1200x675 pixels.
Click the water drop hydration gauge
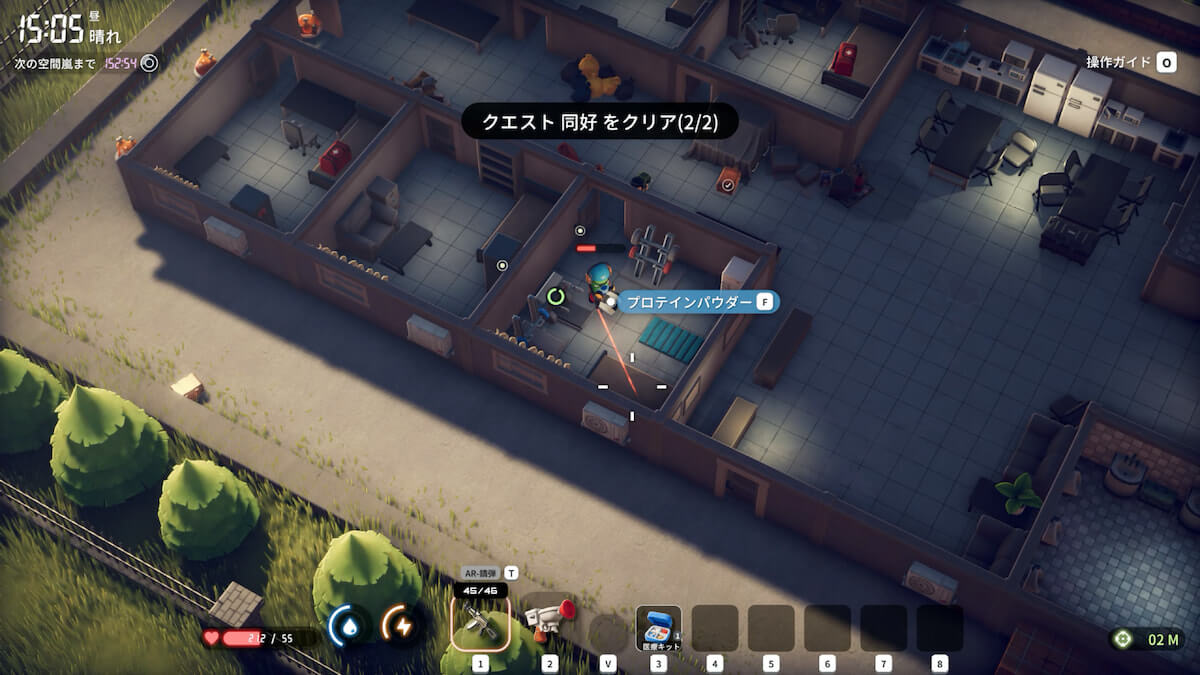pos(350,627)
